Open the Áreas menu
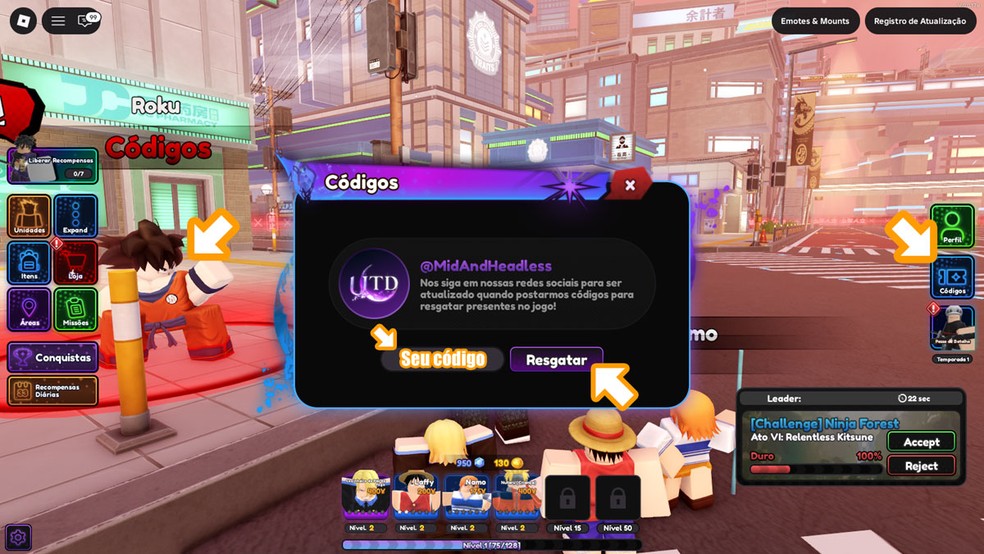This screenshot has height=554, width=984. click(x=29, y=309)
